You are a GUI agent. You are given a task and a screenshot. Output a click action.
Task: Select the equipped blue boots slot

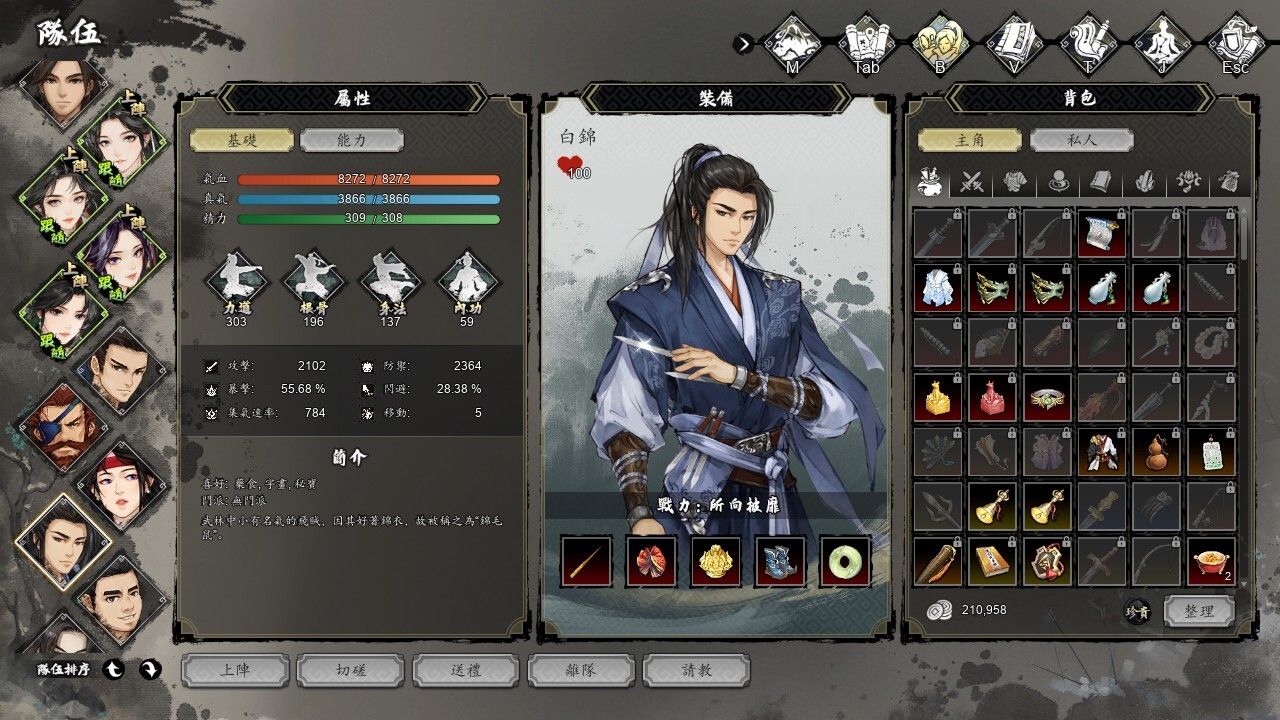click(x=781, y=561)
